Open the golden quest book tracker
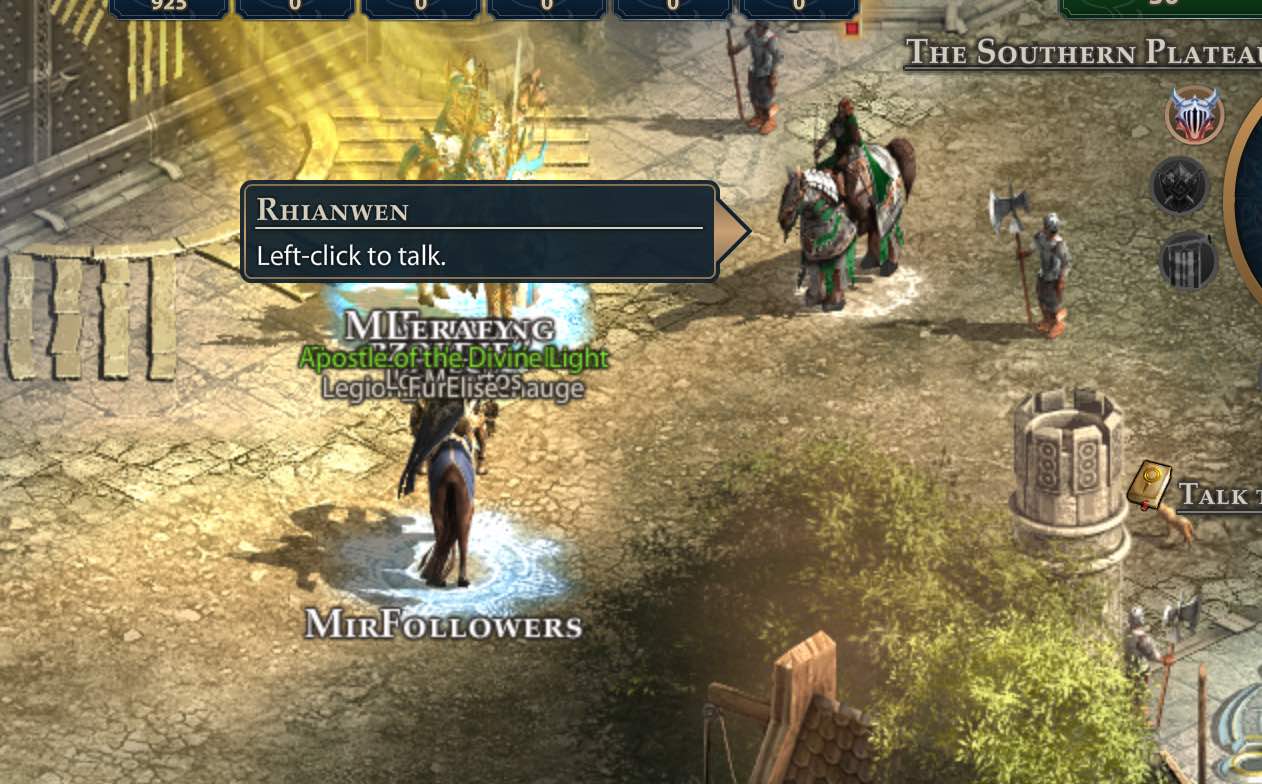Image resolution: width=1262 pixels, height=784 pixels. [1149, 485]
